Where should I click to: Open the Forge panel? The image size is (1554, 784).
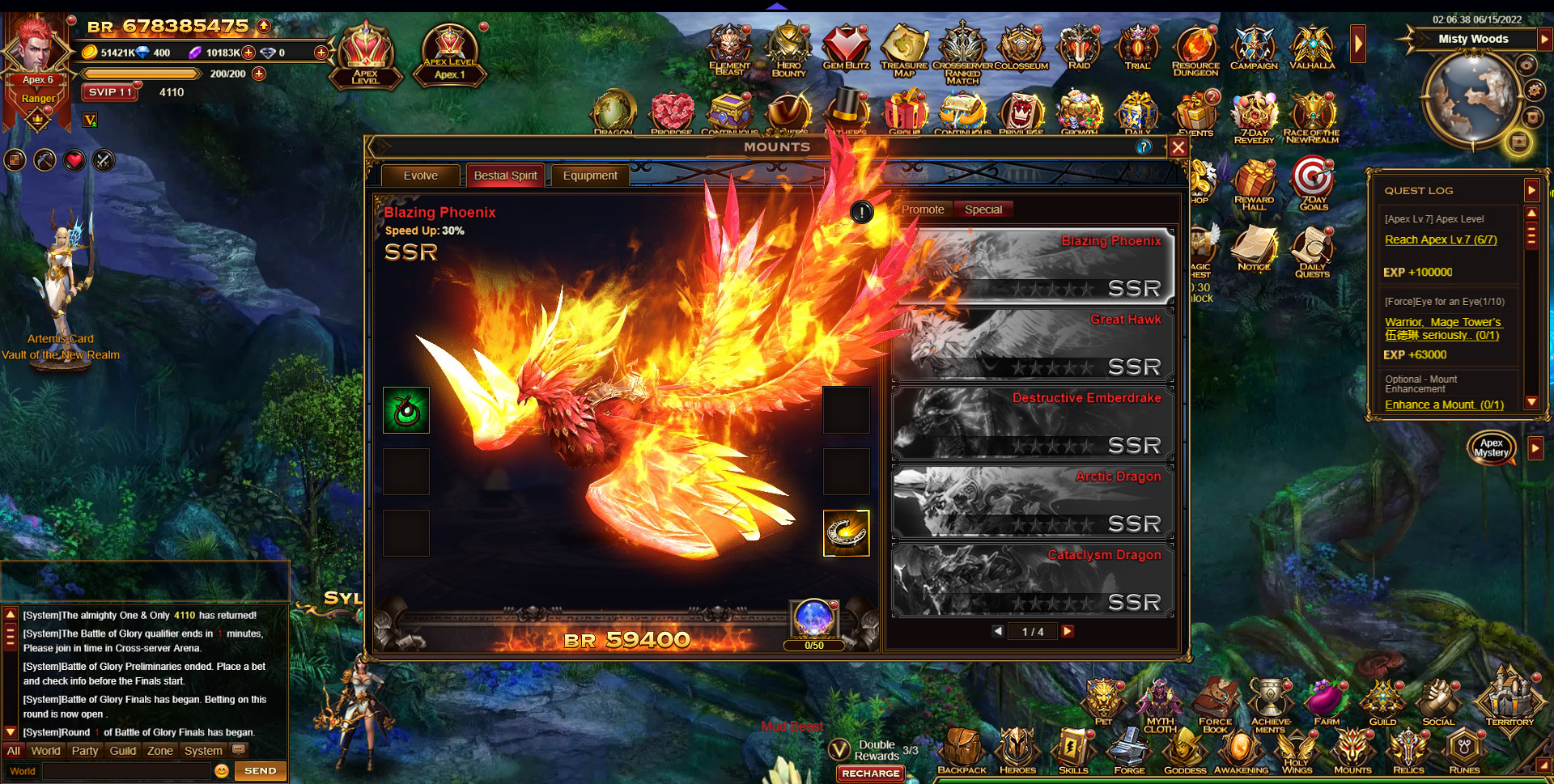(x=1129, y=748)
